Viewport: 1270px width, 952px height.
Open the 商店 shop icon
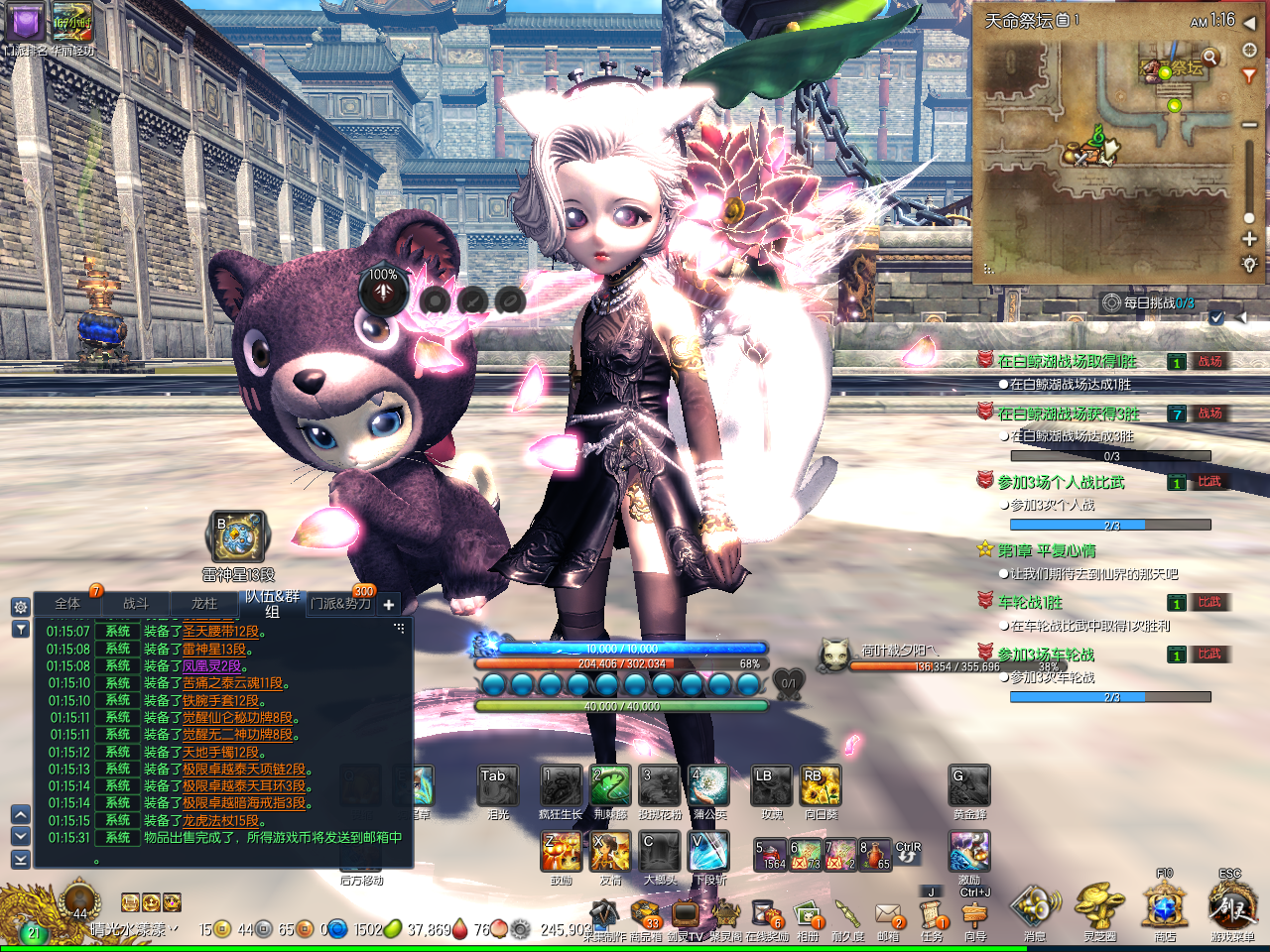pos(1164,905)
